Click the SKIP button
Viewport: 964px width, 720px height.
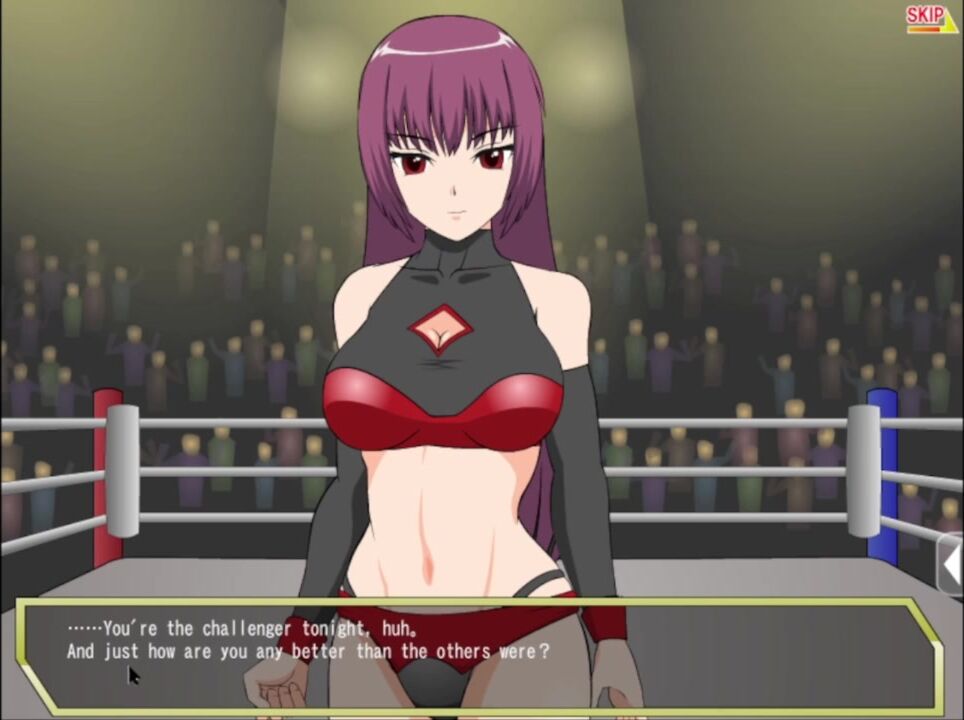[931, 18]
